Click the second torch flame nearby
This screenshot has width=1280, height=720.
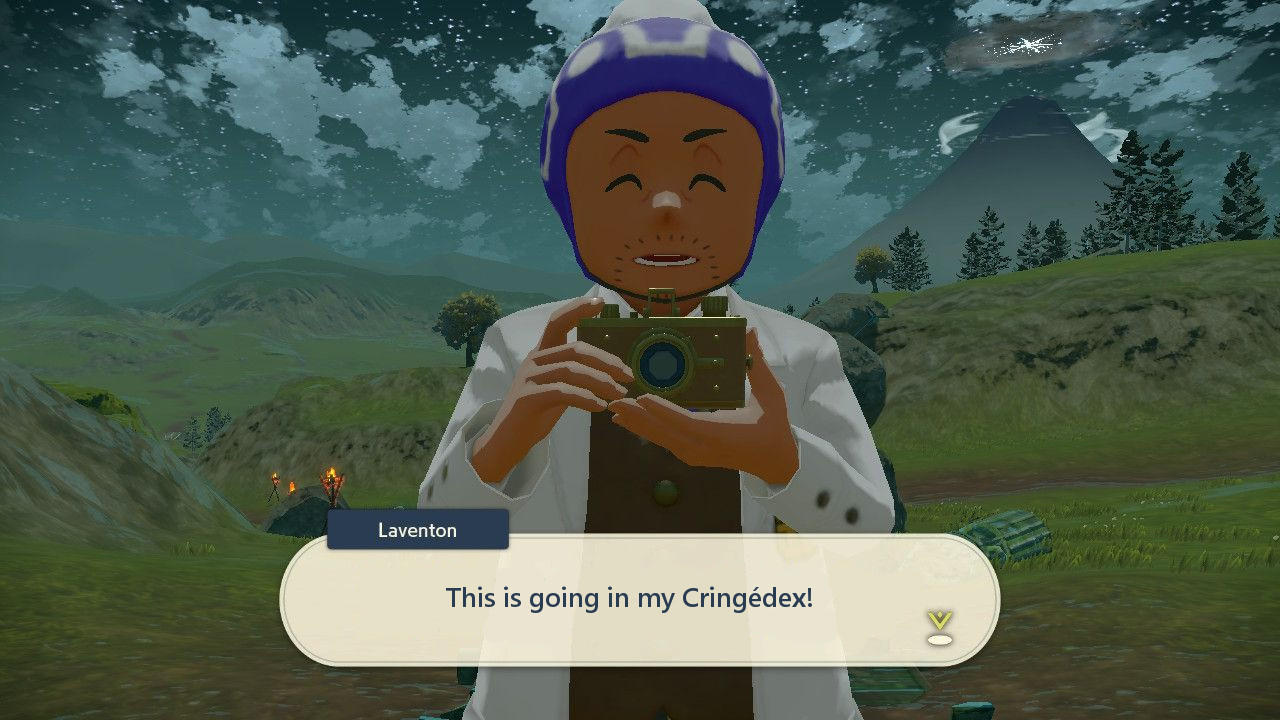[333, 480]
